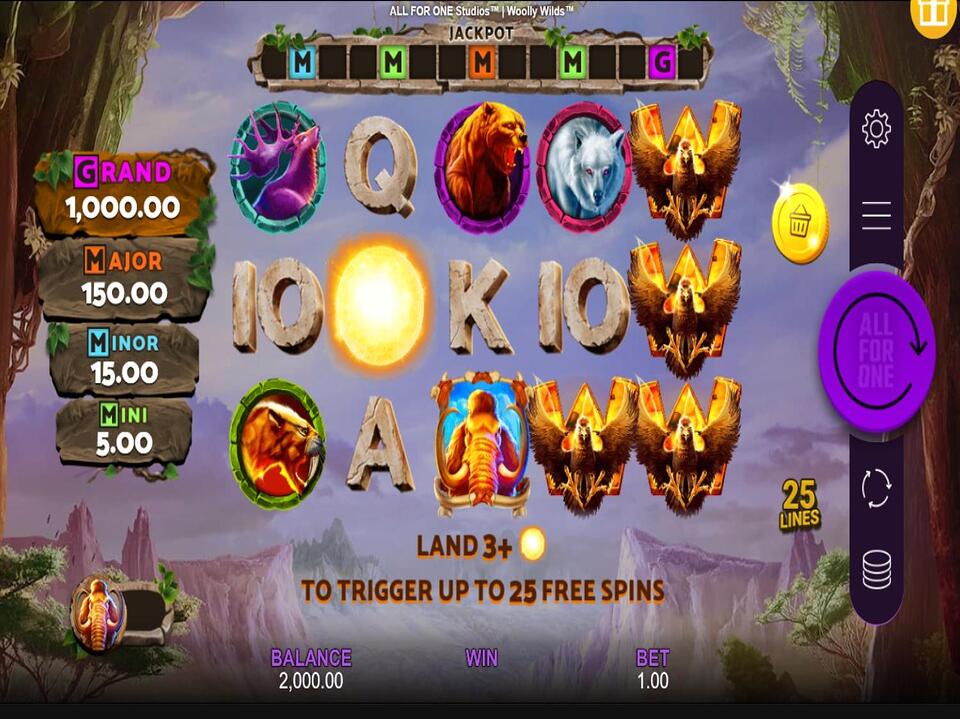Open the gear settings
This screenshot has height=719, width=960.
point(876,129)
